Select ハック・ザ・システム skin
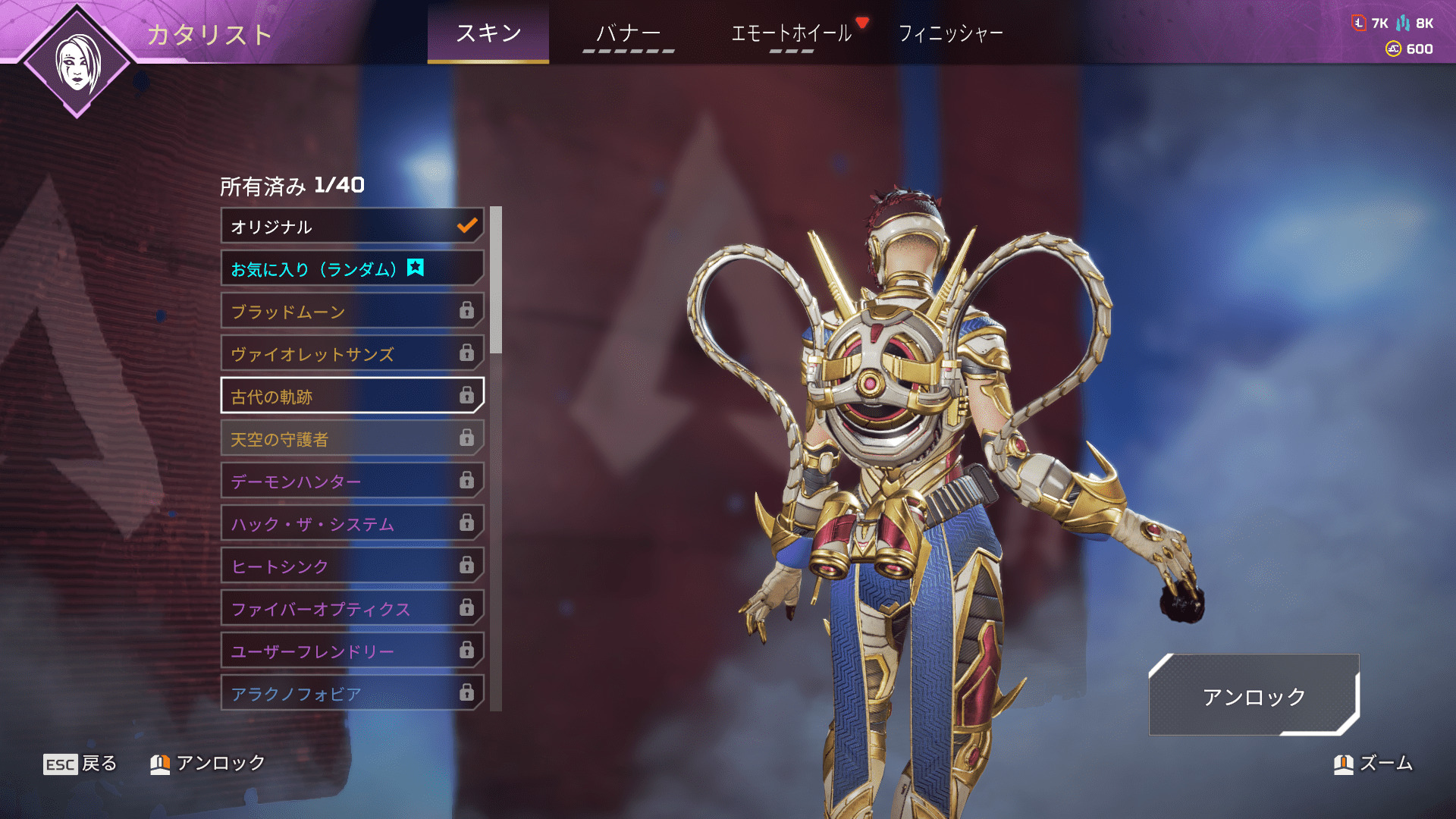Viewport: 1456px width, 819px height. click(x=352, y=523)
